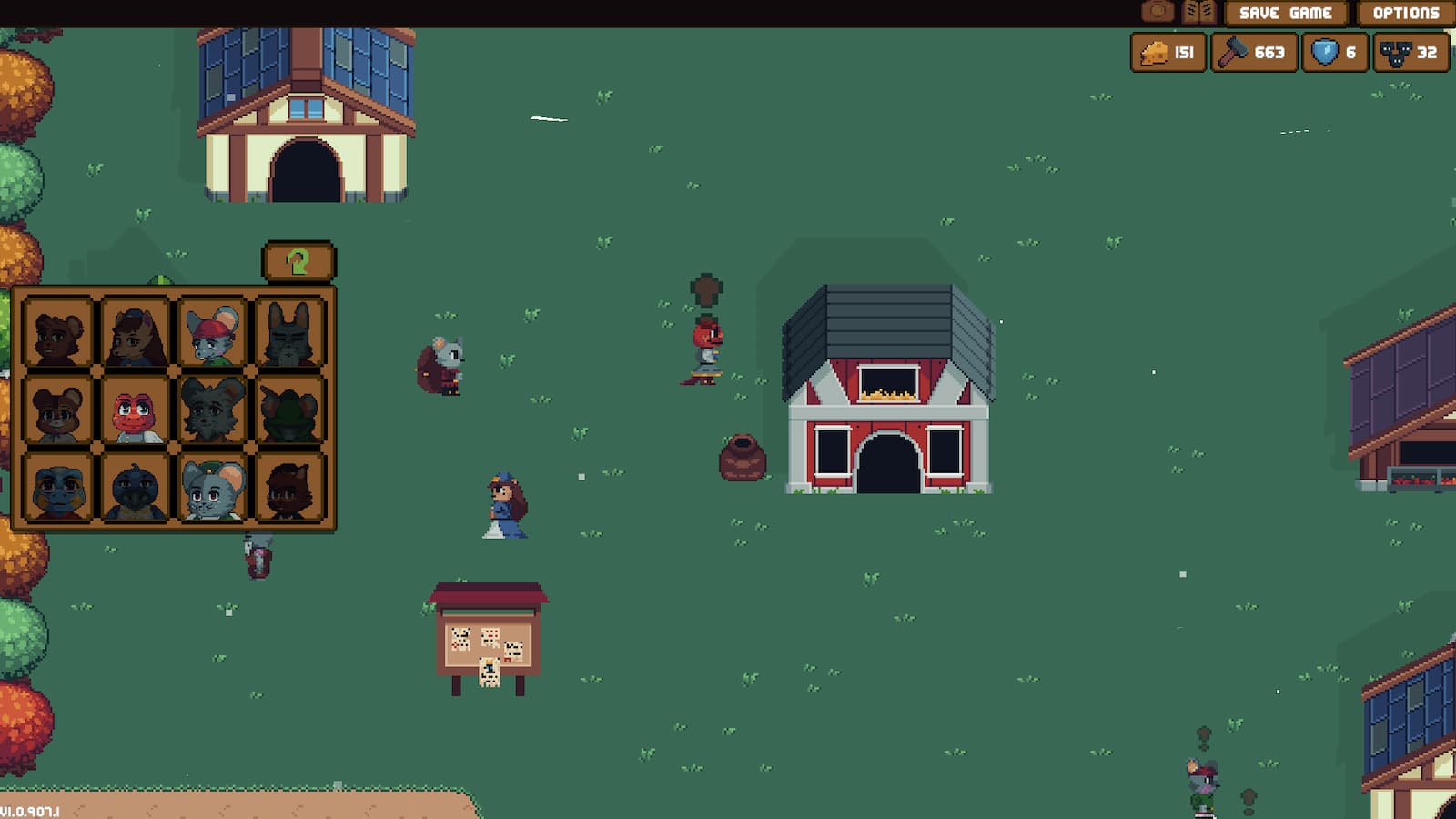Click the green refresh arrow above the portraits
The image size is (1456, 819).
click(298, 263)
